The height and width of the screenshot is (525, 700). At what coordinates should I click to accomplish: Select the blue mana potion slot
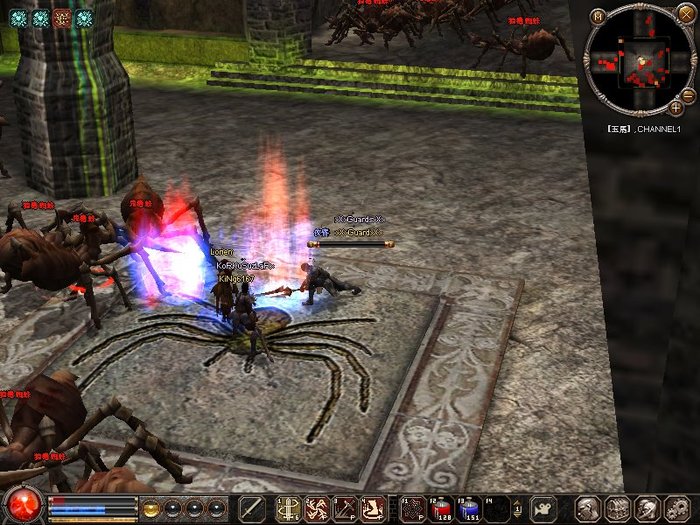[x=469, y=508]
